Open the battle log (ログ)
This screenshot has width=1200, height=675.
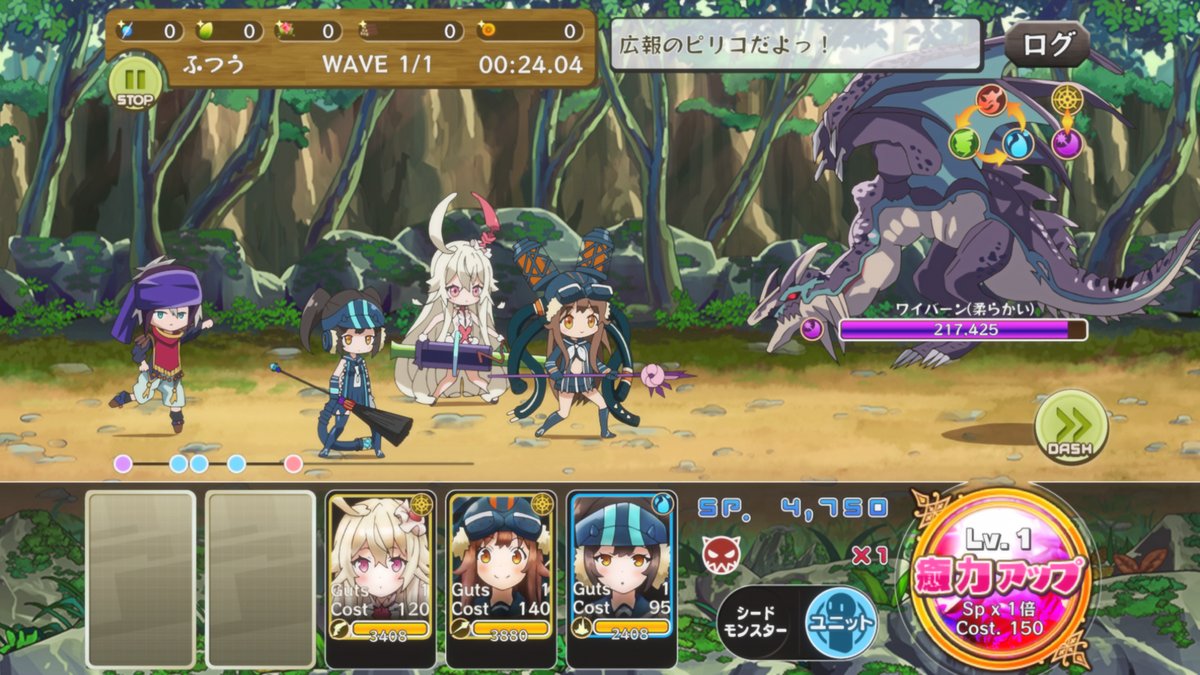[1047, 44]
